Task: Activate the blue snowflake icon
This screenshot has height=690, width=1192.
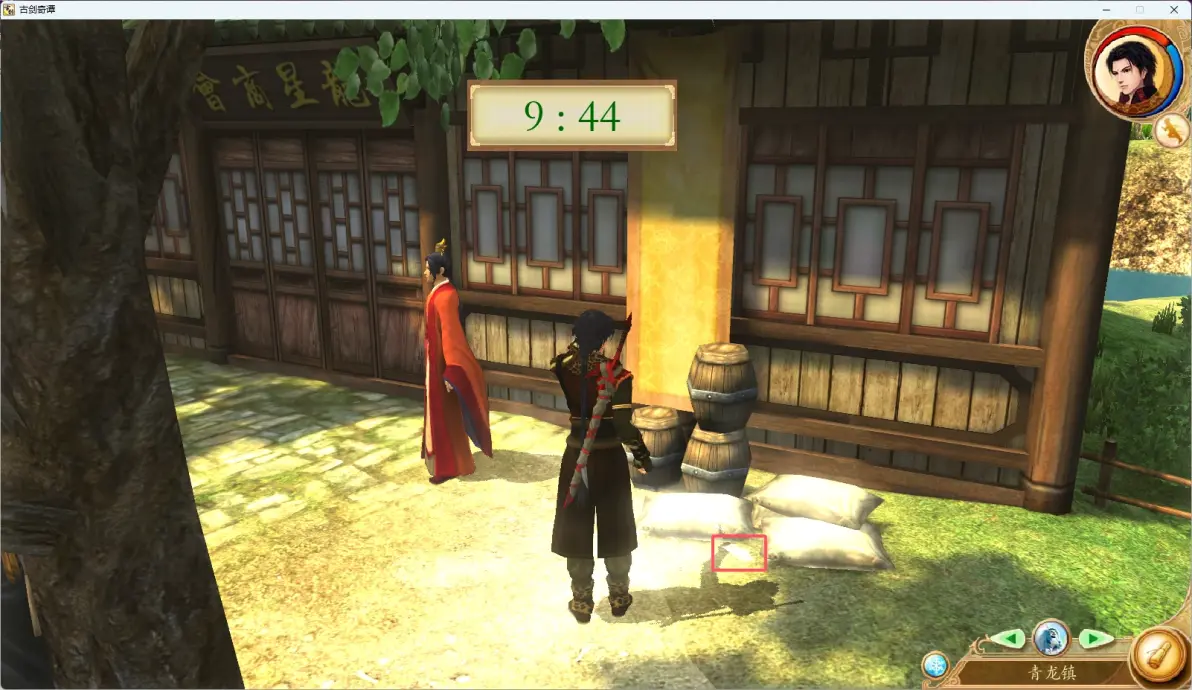Action: [x=935, y=665]
